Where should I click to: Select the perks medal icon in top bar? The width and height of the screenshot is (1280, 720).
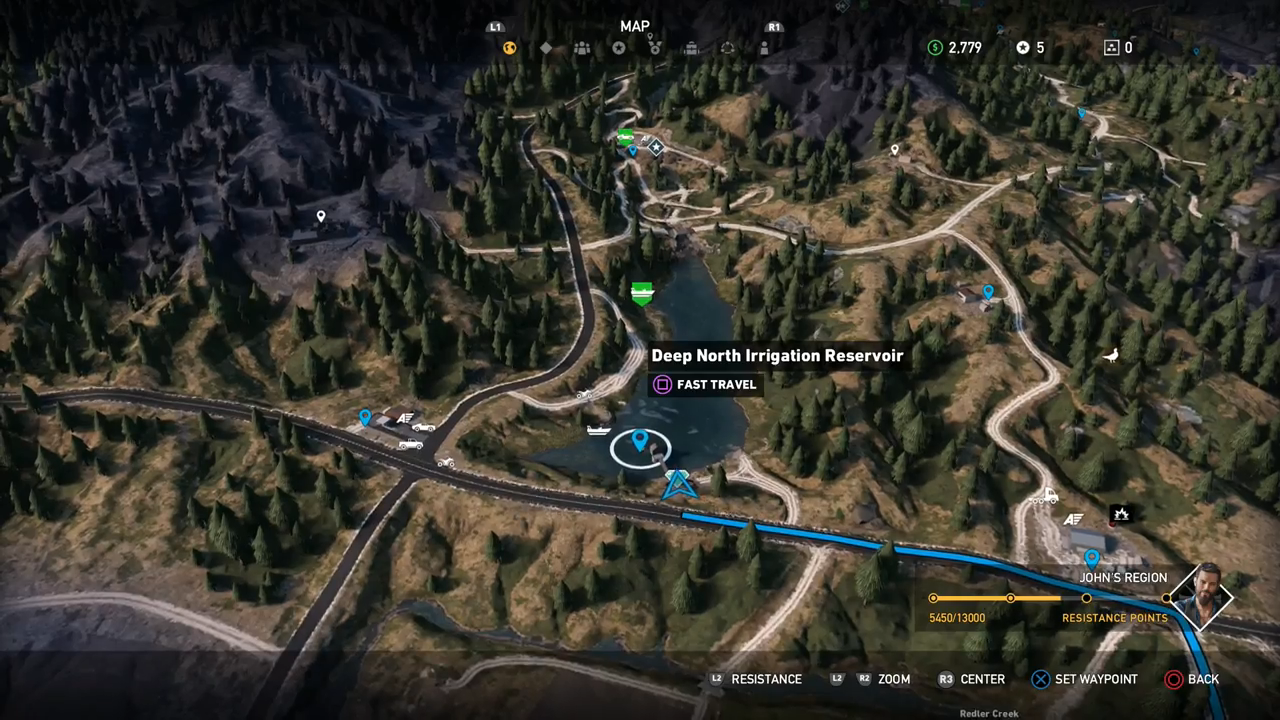[x=656, y=48]
